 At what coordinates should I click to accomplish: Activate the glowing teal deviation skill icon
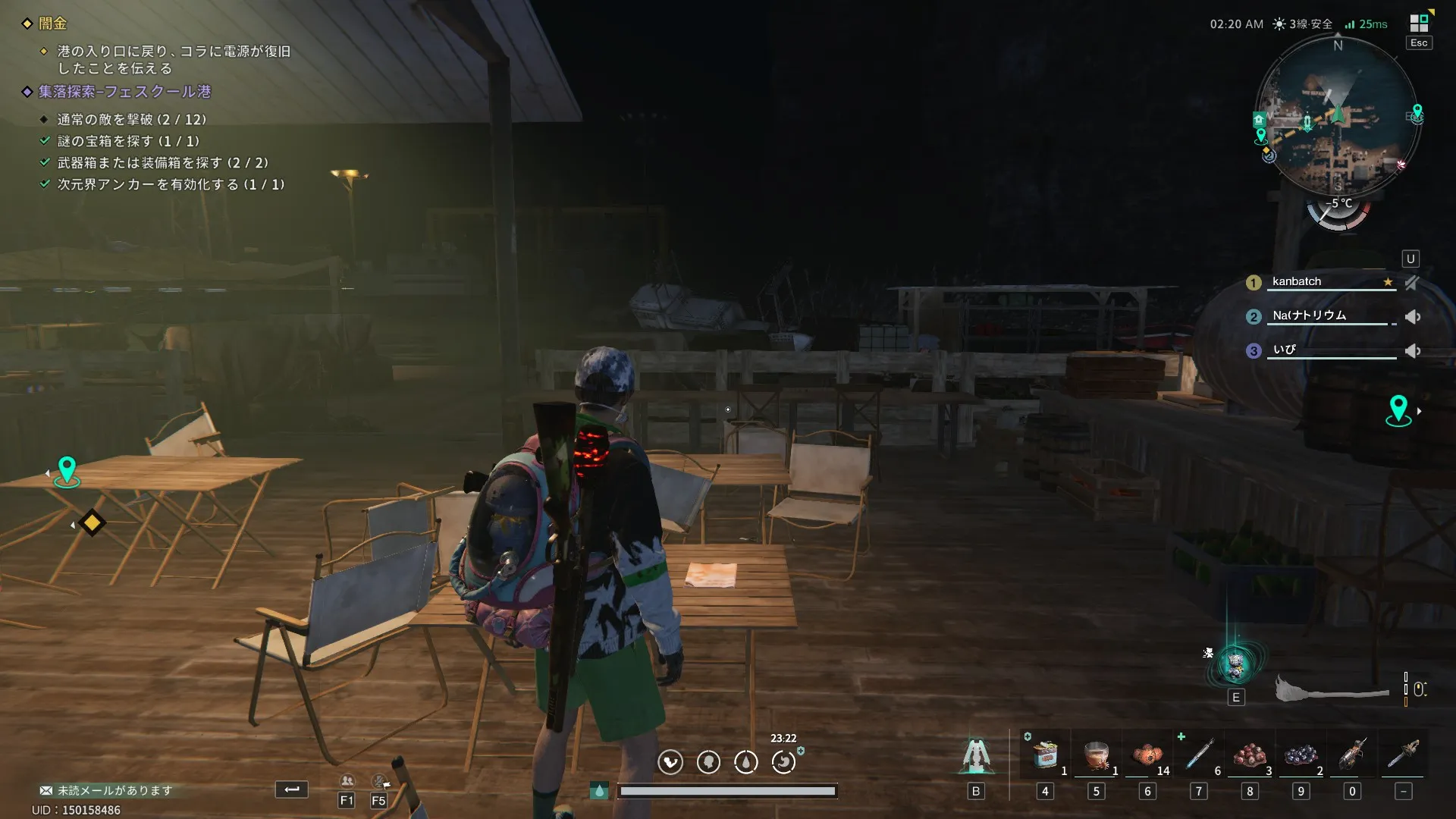[x=1236, y=665]
